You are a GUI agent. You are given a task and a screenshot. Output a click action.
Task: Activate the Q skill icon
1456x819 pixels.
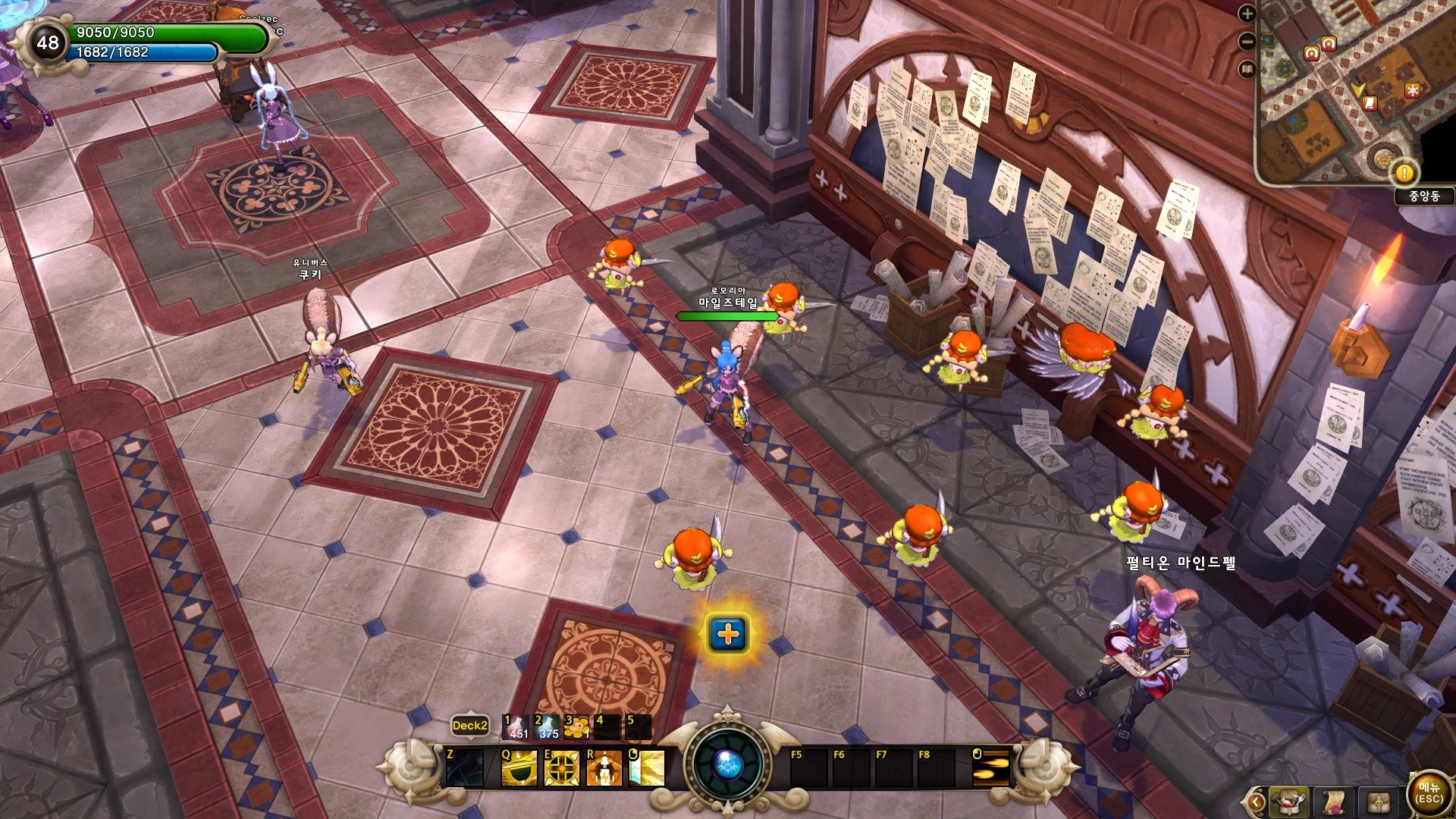(519, 767)
